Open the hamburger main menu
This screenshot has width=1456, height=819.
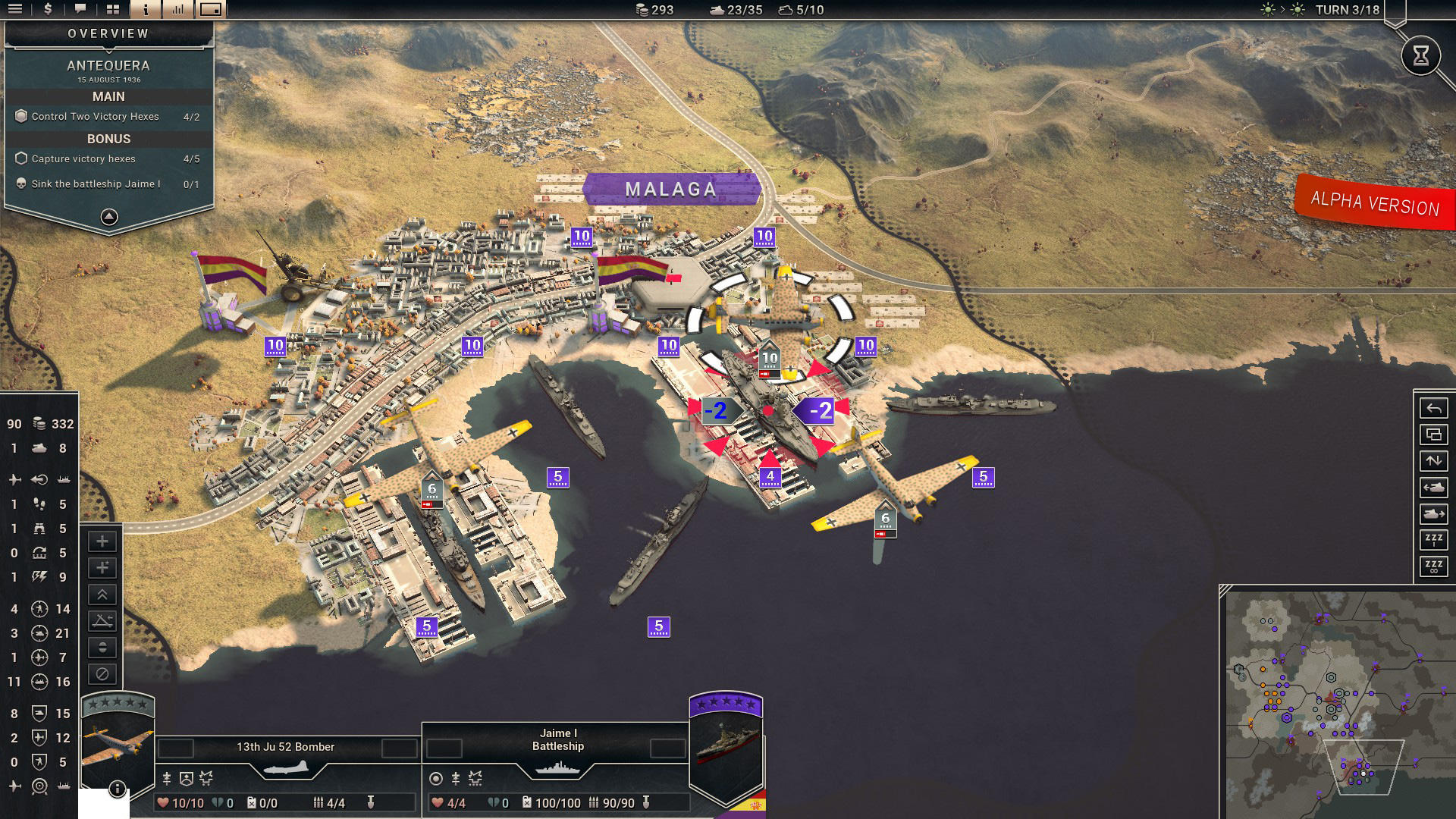tap(15, 9)
